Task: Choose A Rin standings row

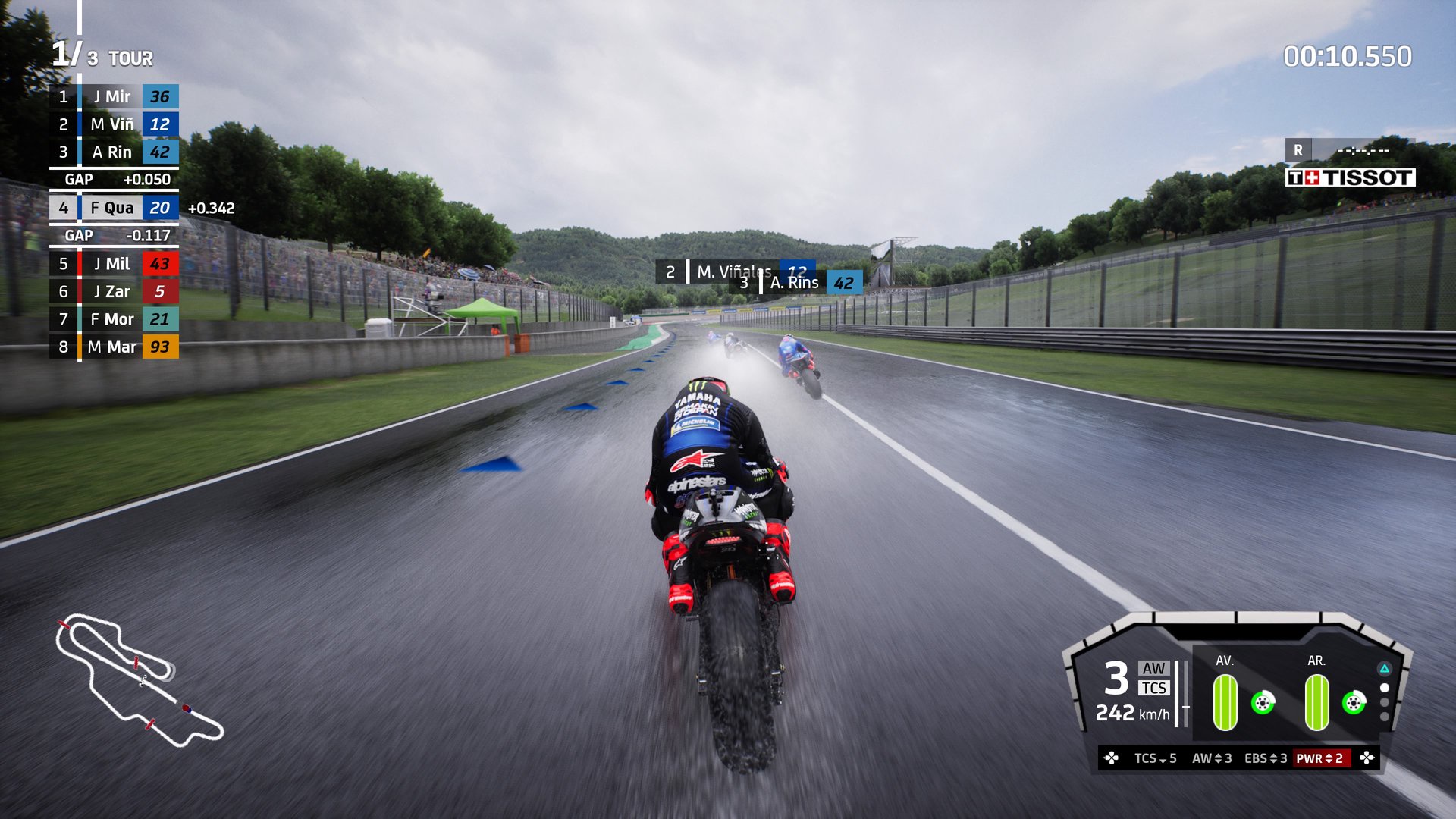Action: [114, 152]
